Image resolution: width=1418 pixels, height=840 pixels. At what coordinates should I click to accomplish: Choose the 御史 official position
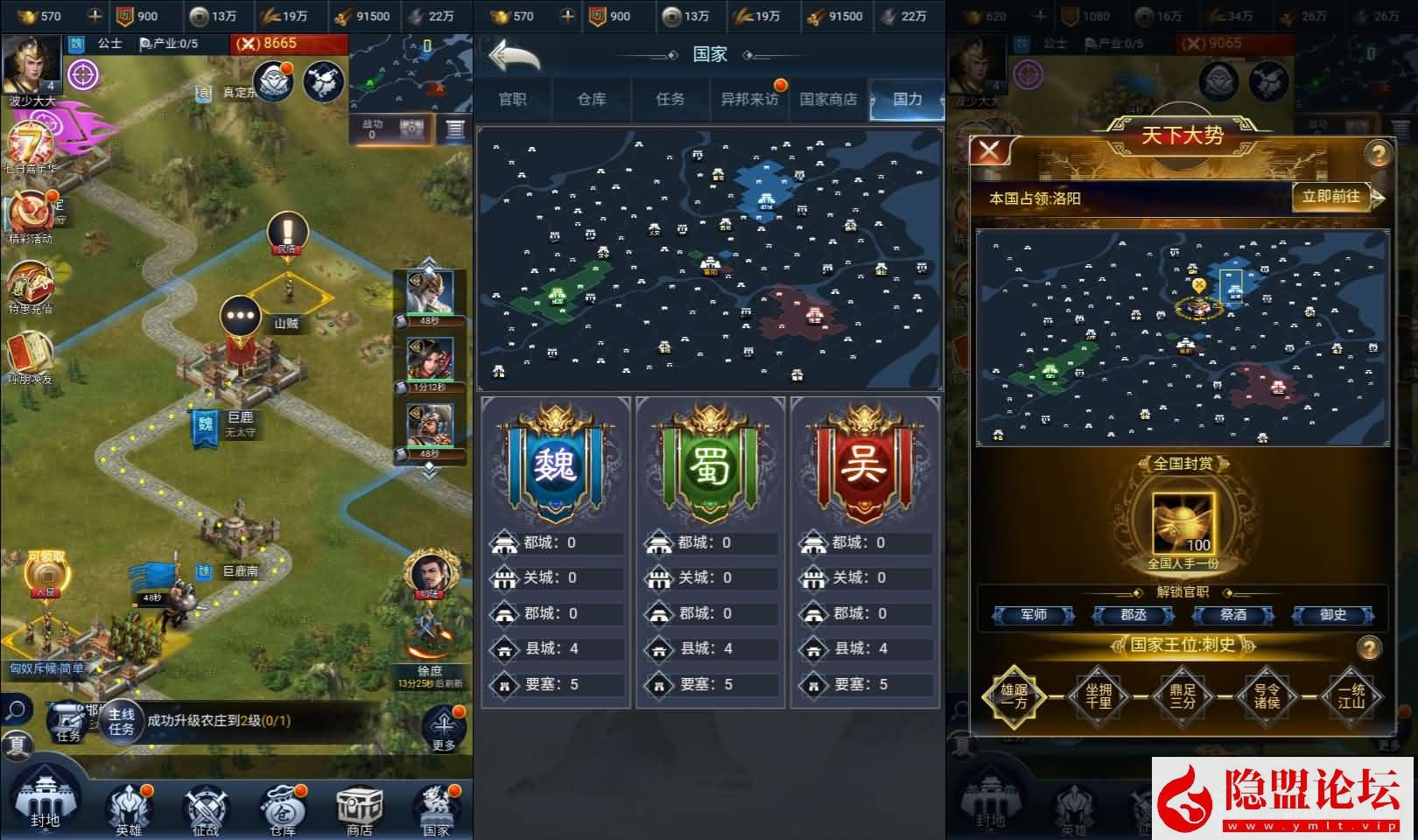[1333, 615]
